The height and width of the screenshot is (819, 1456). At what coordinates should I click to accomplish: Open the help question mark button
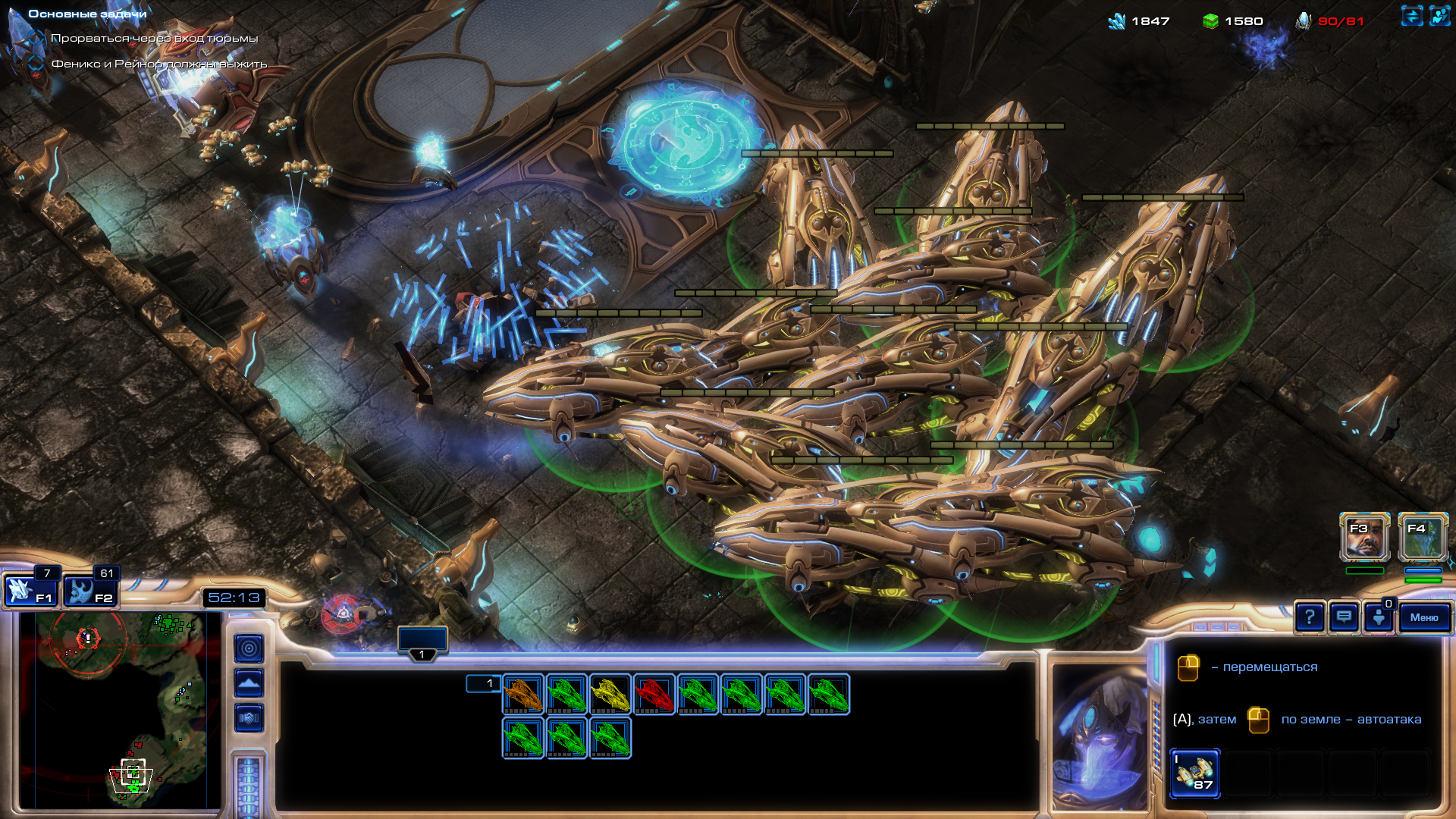tap(1310, 617)
